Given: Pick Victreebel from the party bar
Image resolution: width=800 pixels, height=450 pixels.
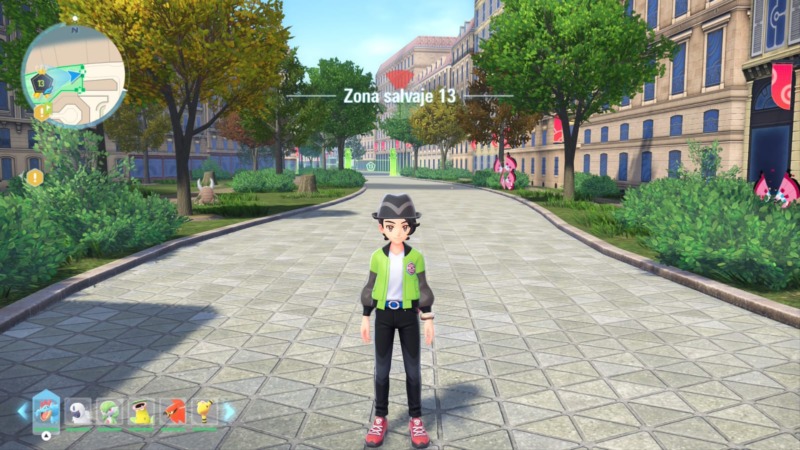Looking at the screenshot, I should 141,412.
